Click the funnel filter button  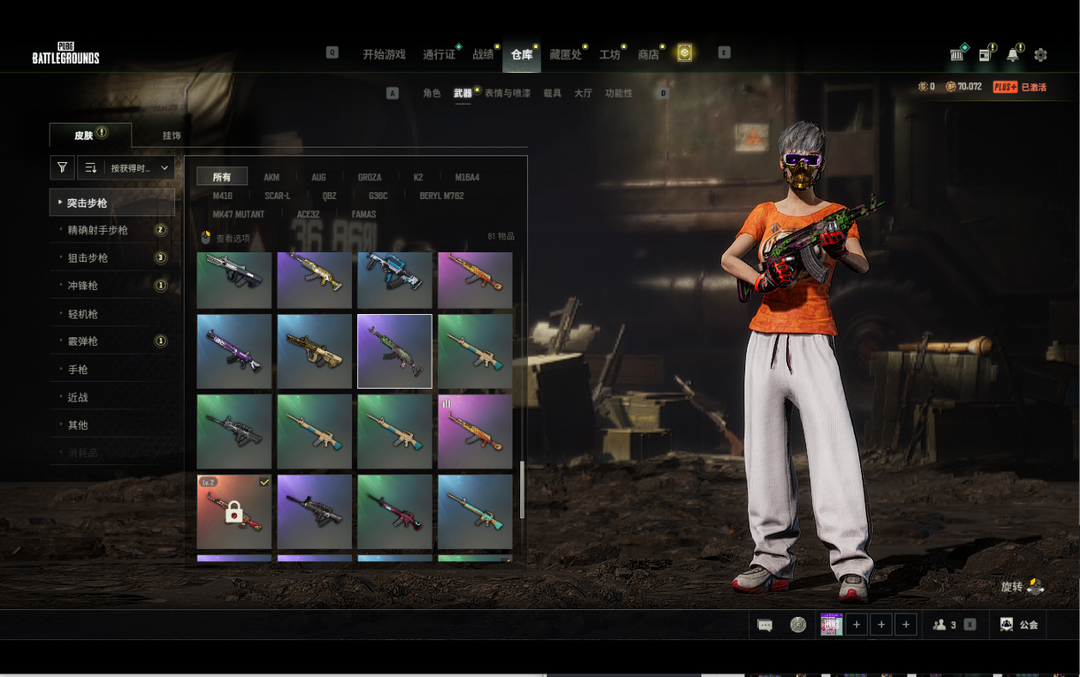click(62, 168)
